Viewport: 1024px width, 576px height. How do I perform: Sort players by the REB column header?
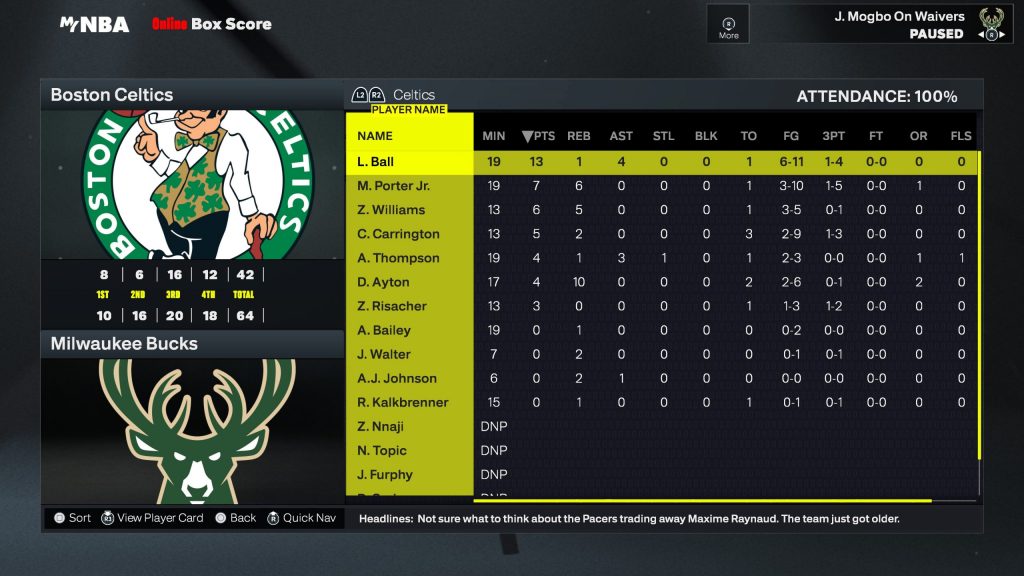(579, 136)
